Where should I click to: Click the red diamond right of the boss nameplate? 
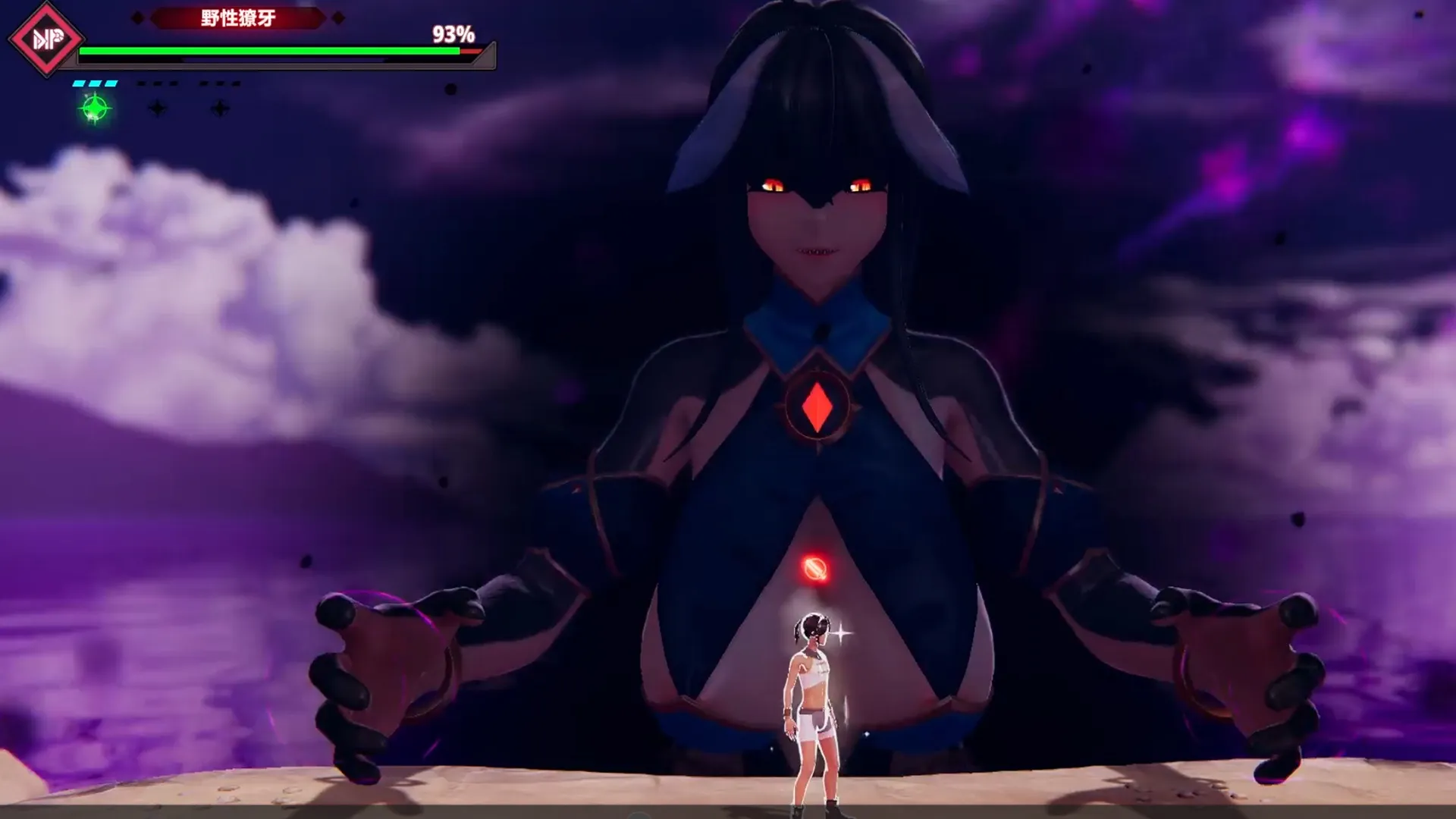tap(337, 17)
